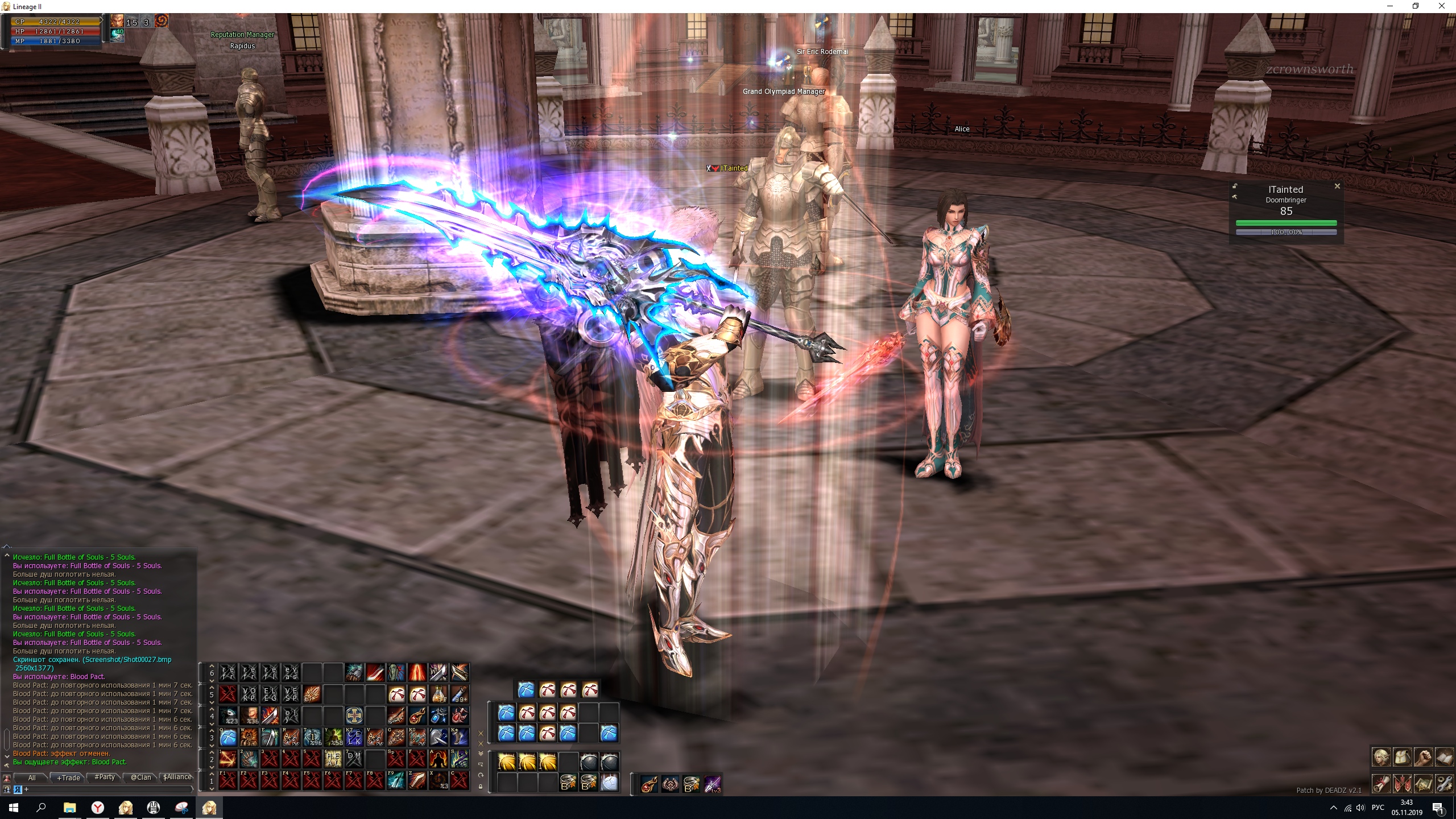Close the ITainted target window

(1337, 186)
